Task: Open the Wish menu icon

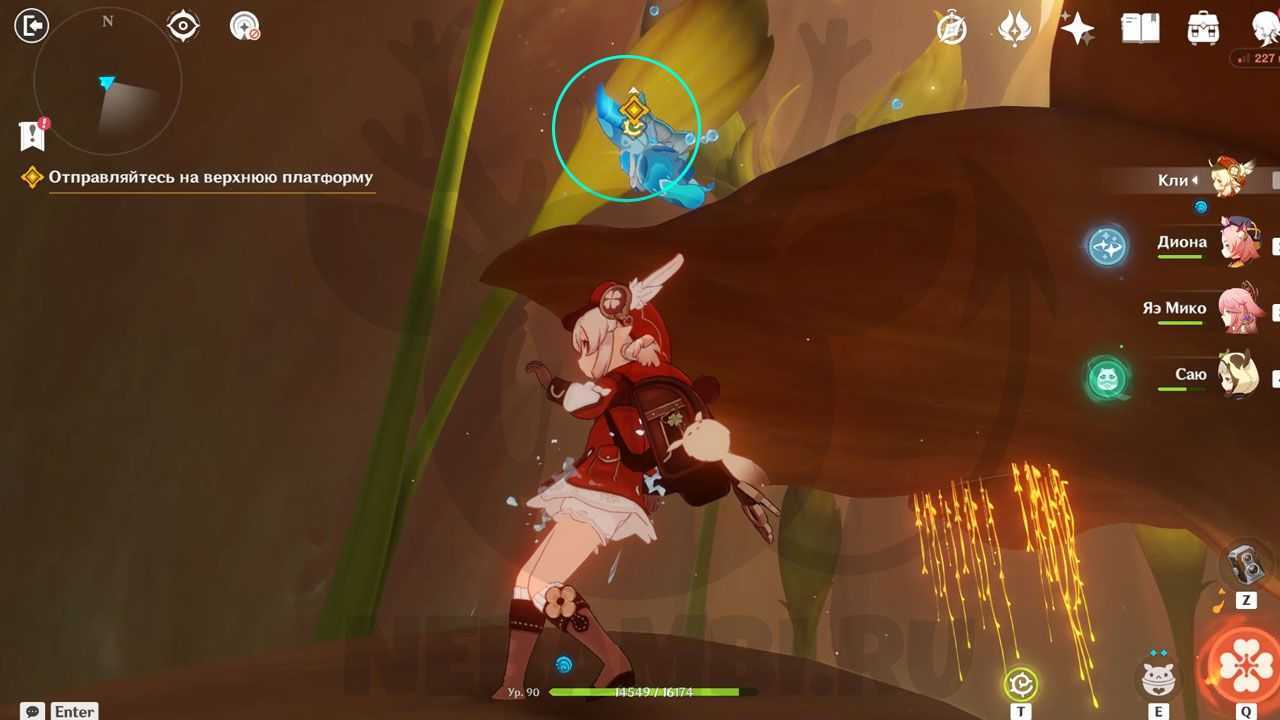Action: [x=1014, y=29]
